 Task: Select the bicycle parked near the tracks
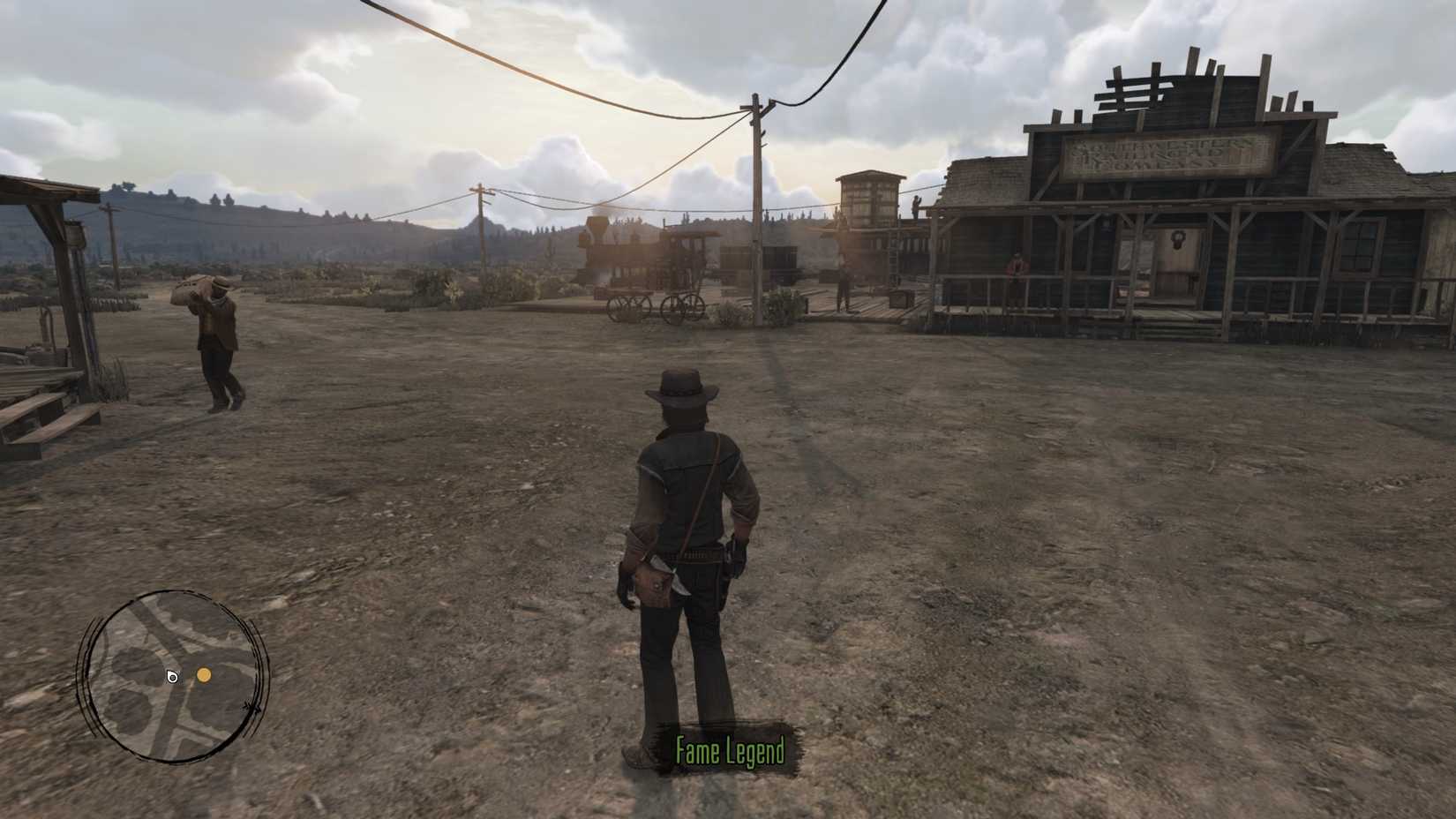click(x=680, y=304)
